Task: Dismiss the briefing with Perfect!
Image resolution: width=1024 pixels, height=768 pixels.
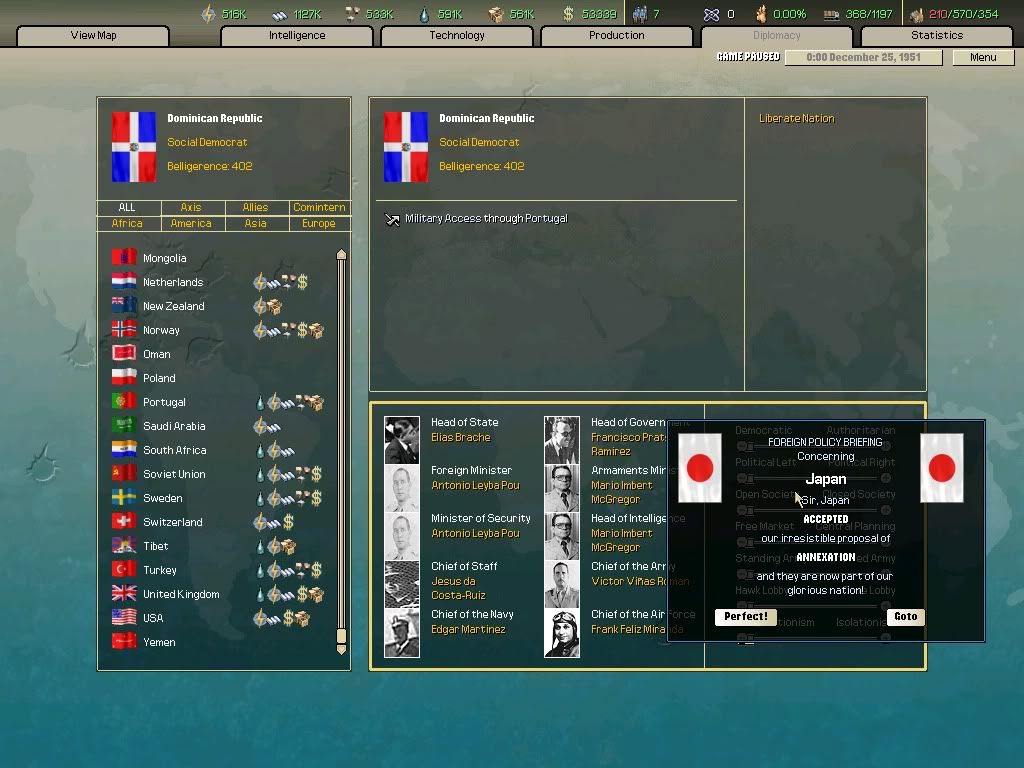Action: pos(746,617)
